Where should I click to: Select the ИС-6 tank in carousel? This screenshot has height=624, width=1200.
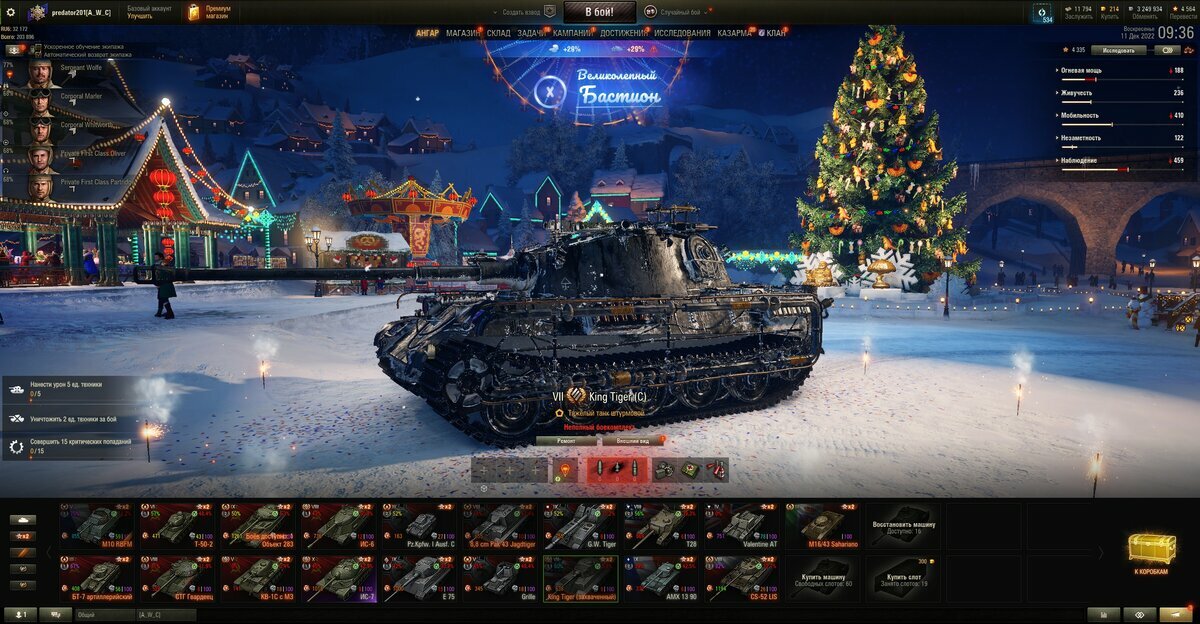(x=341, y=524)
